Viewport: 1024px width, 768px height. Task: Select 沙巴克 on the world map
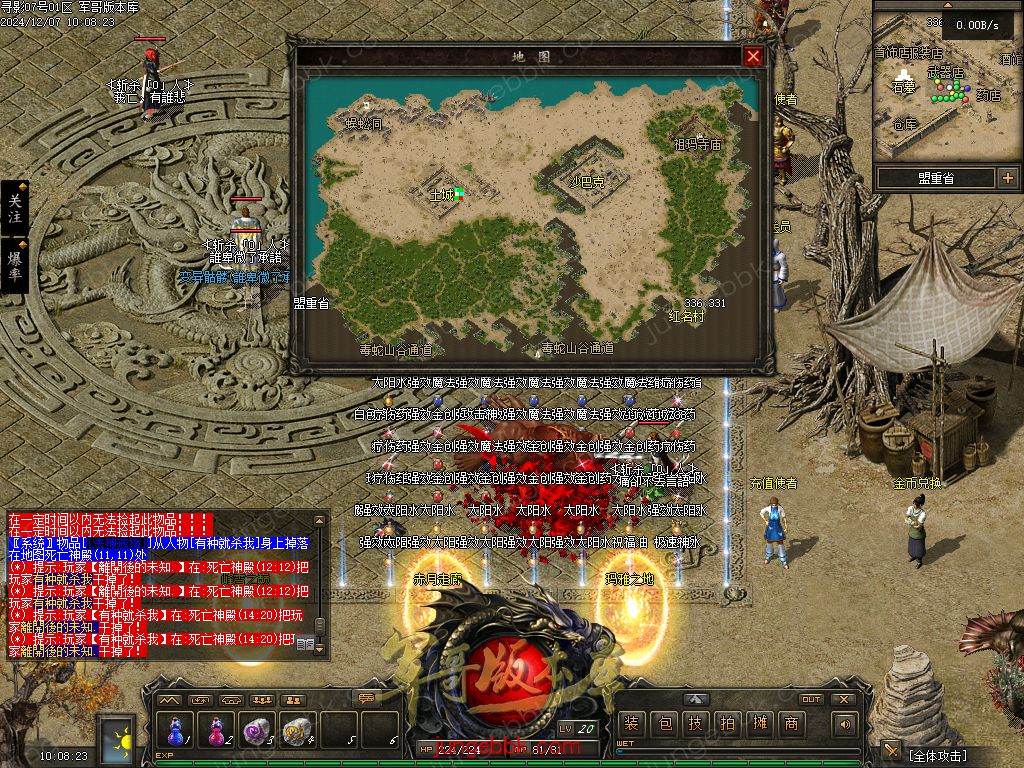587,182
